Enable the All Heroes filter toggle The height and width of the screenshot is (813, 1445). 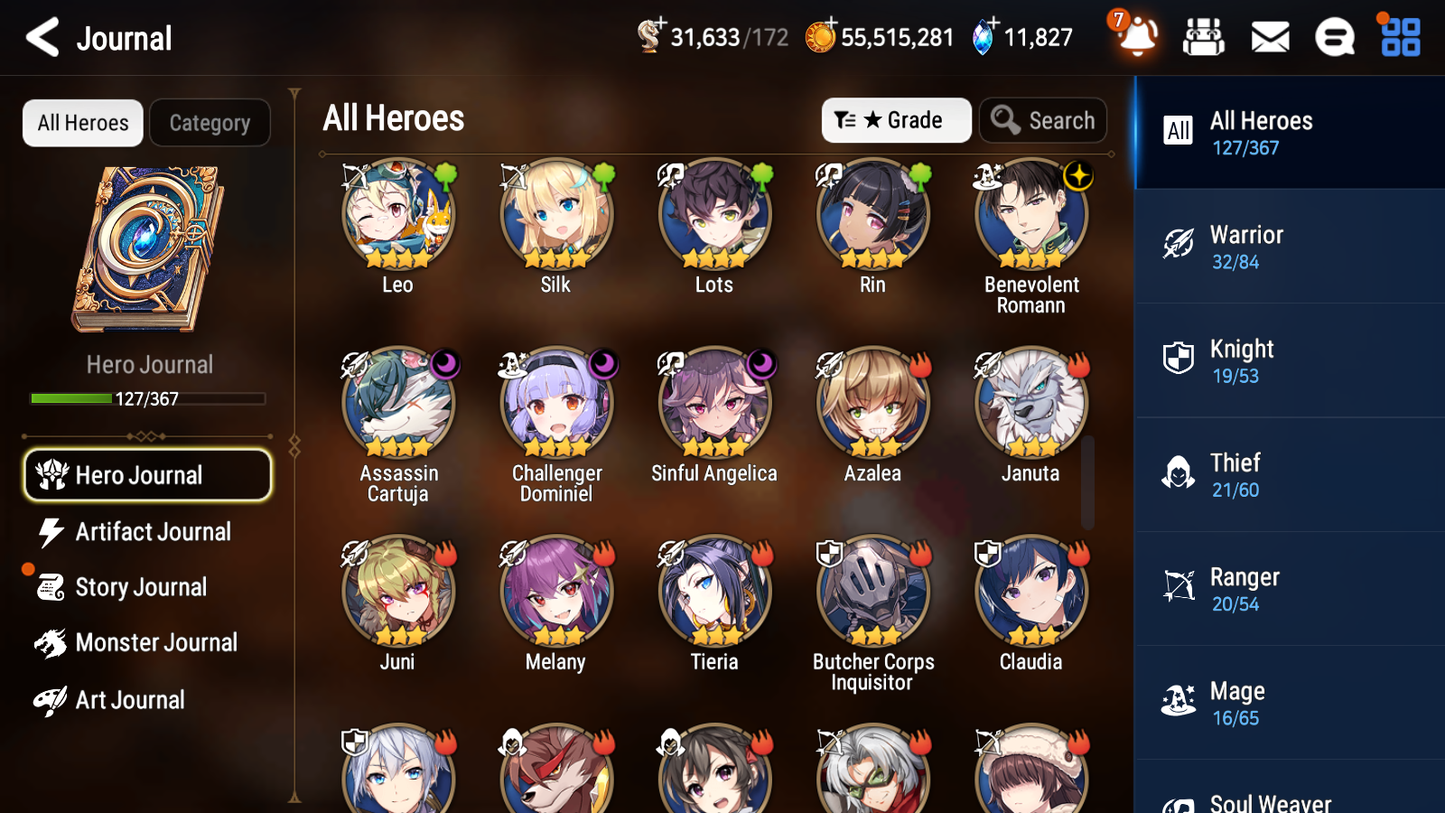82,123
